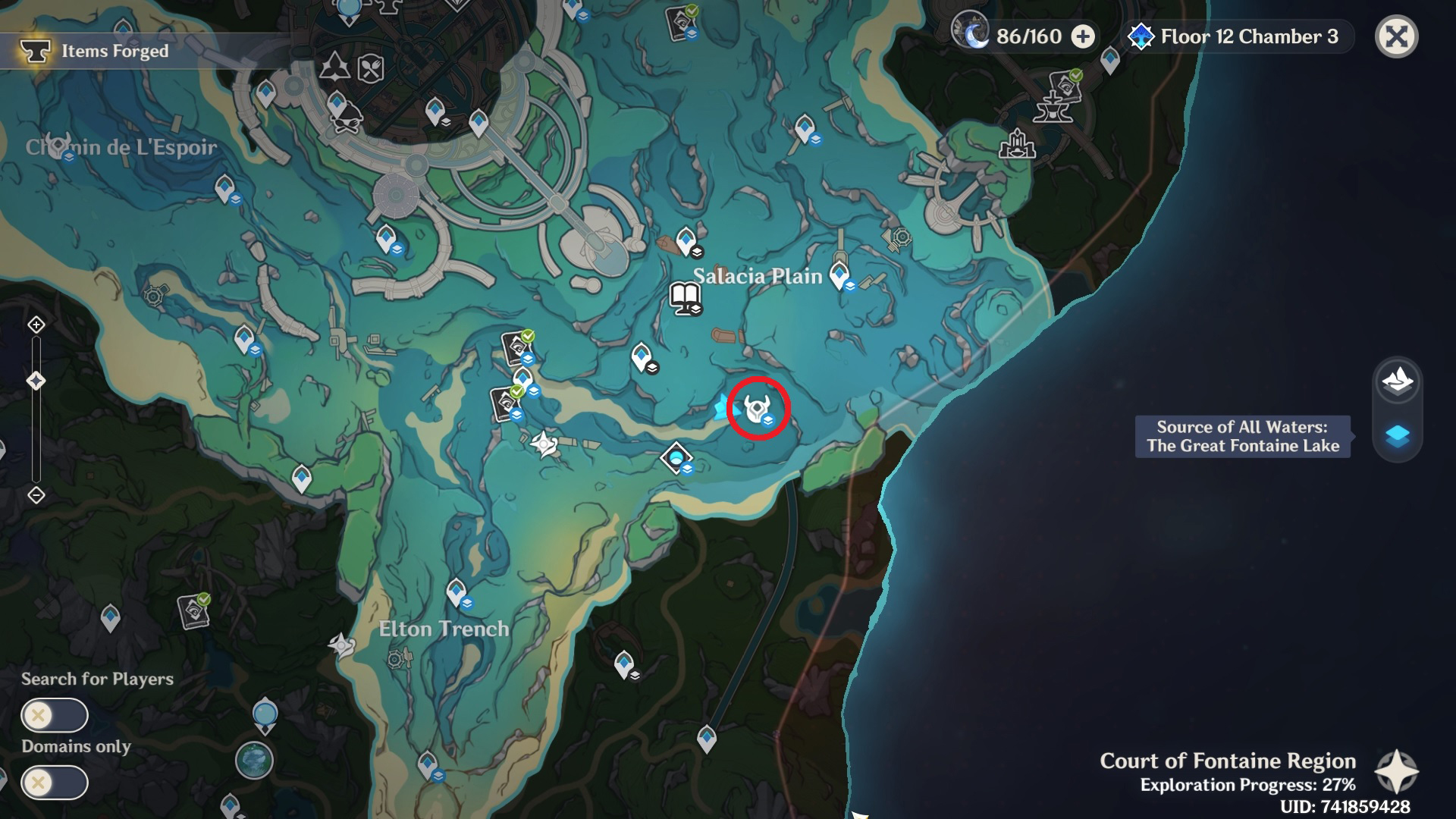Select the boss marker circled in red
This screenshot has height=819, width=1456.
tap(758, 409)
